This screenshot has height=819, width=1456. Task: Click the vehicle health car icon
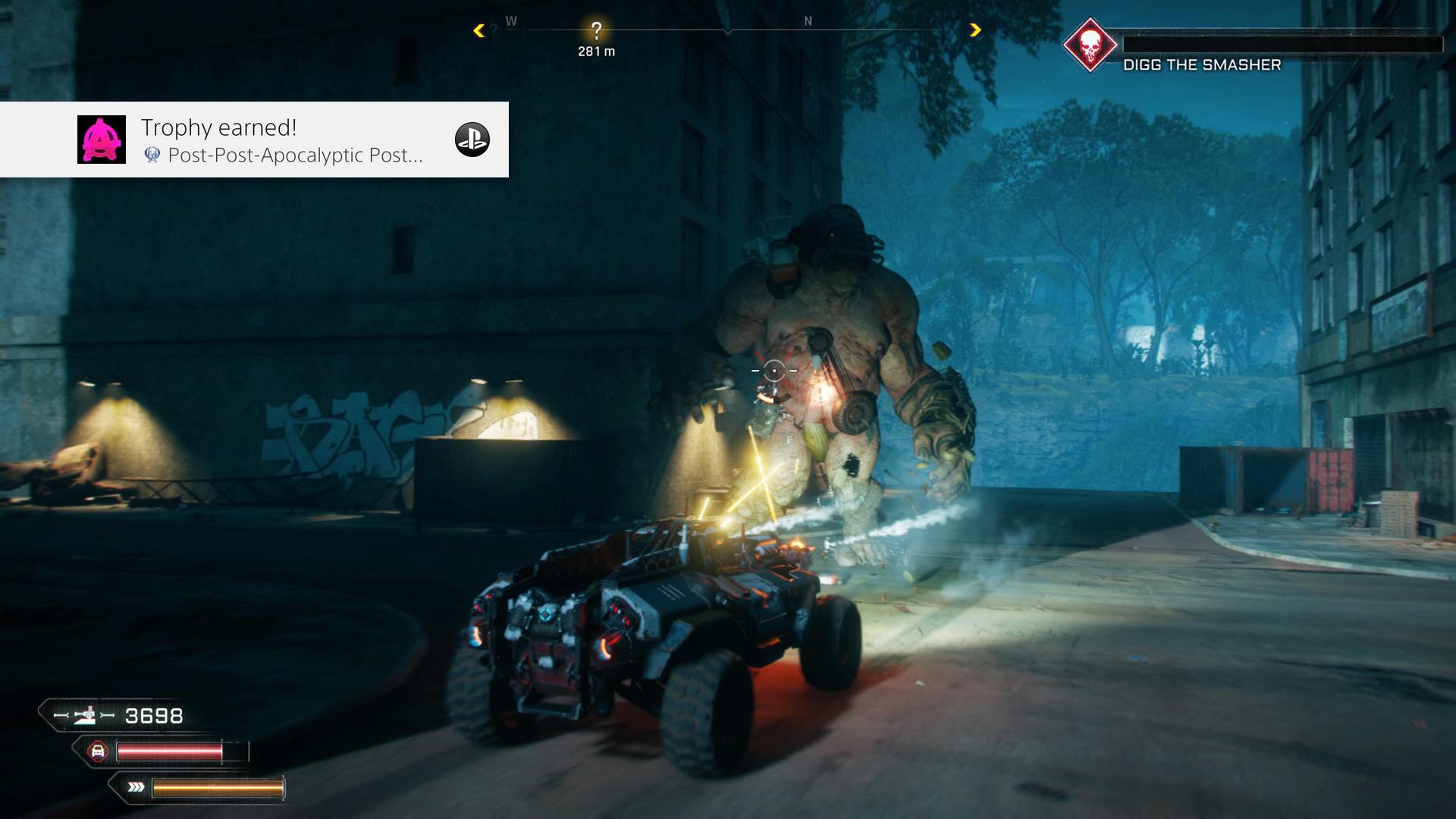(x=97, y=752)
